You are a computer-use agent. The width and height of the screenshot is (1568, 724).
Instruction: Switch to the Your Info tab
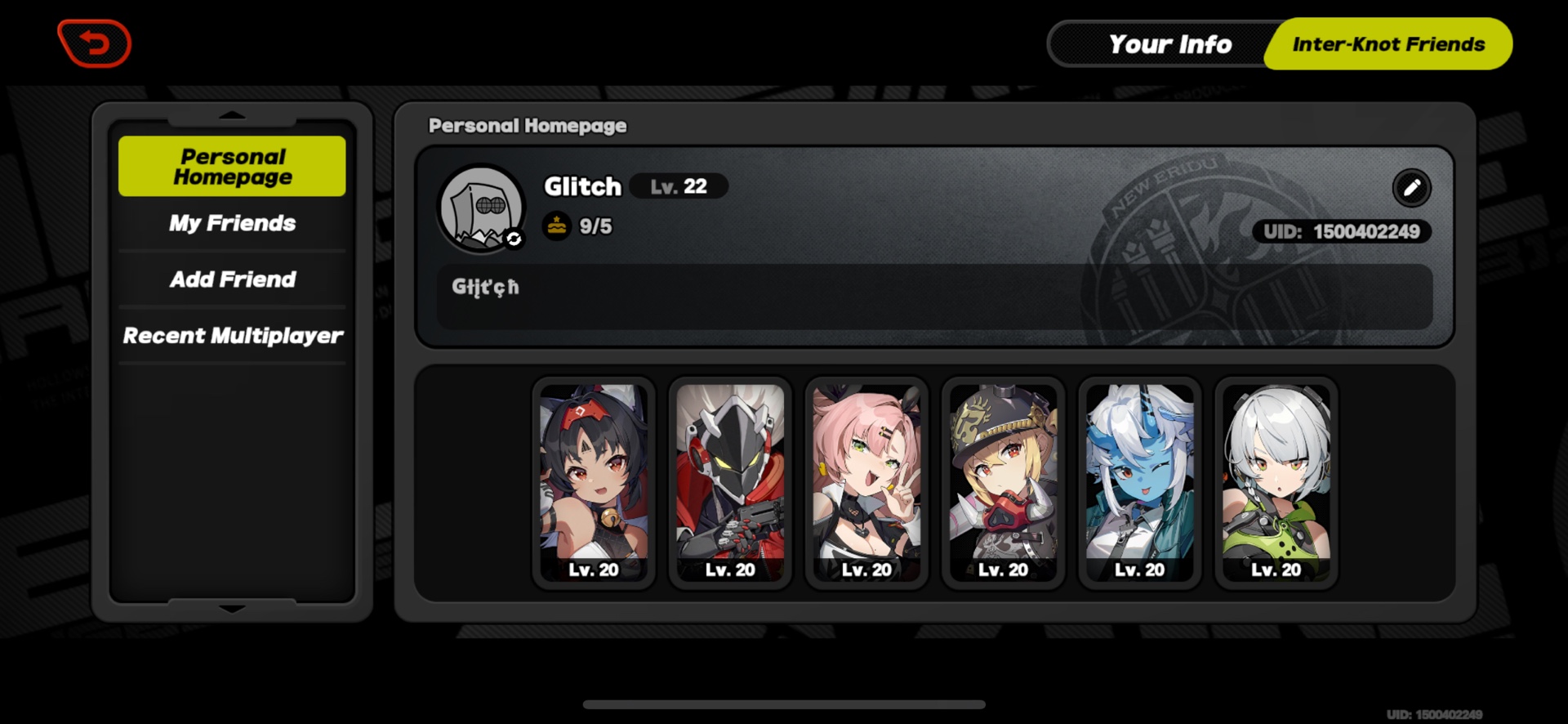coord(1169,44)
